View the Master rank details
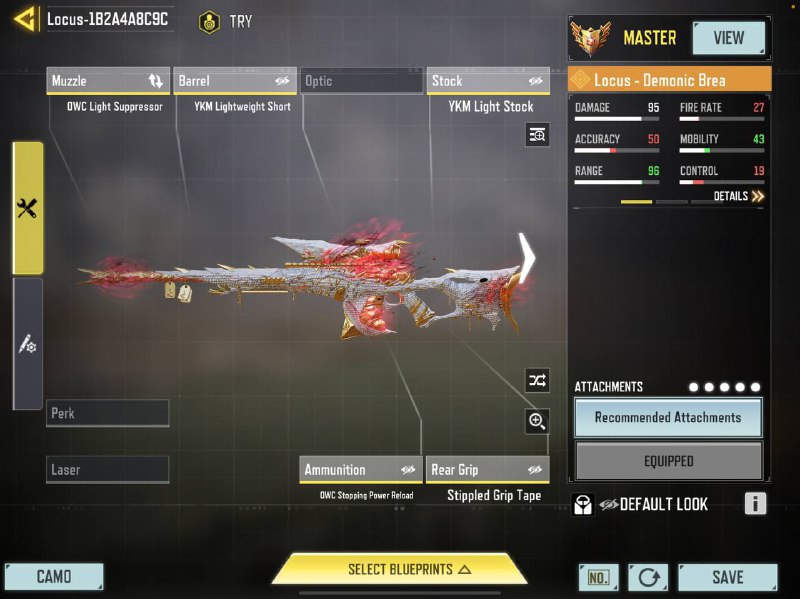Screen dimensions: 800x599 [728, 38]
